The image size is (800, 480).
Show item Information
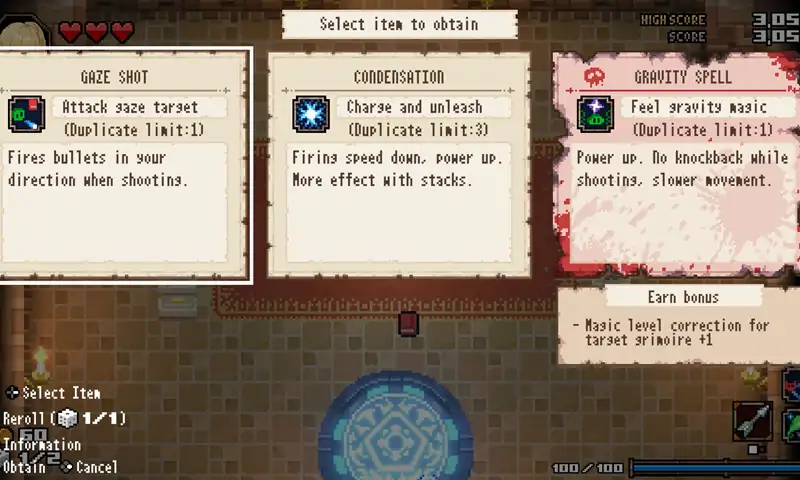[42, 445]
